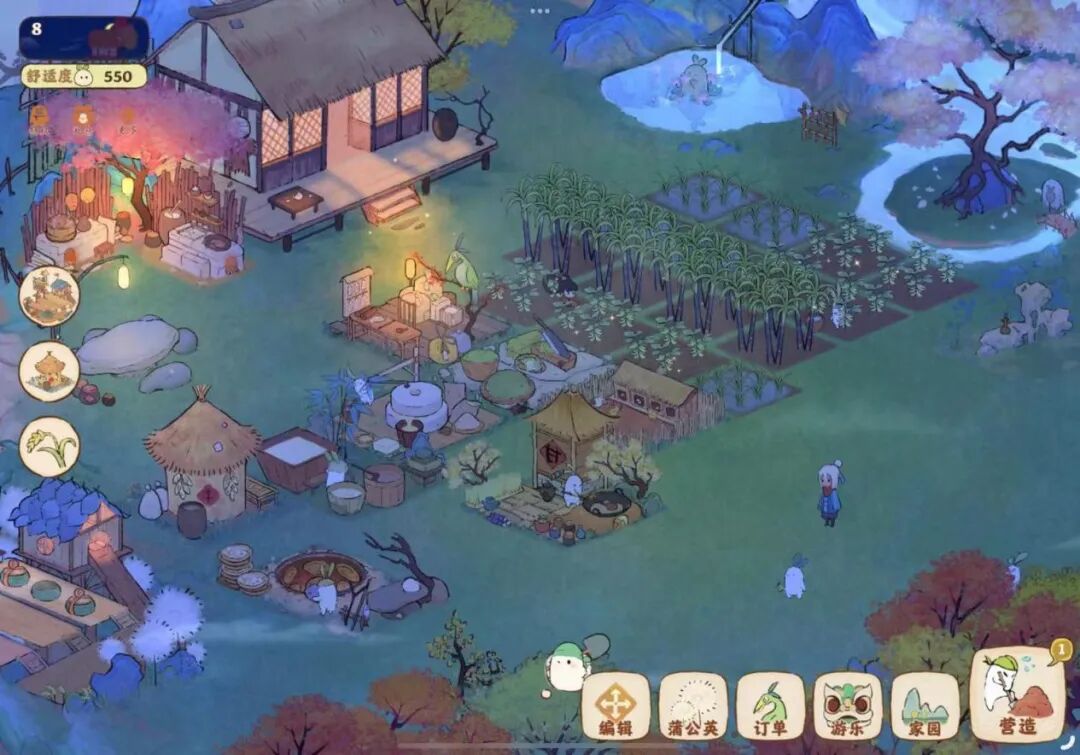Open the round grain stalk icon
The image size is (1080, 755).
[49, 446]
